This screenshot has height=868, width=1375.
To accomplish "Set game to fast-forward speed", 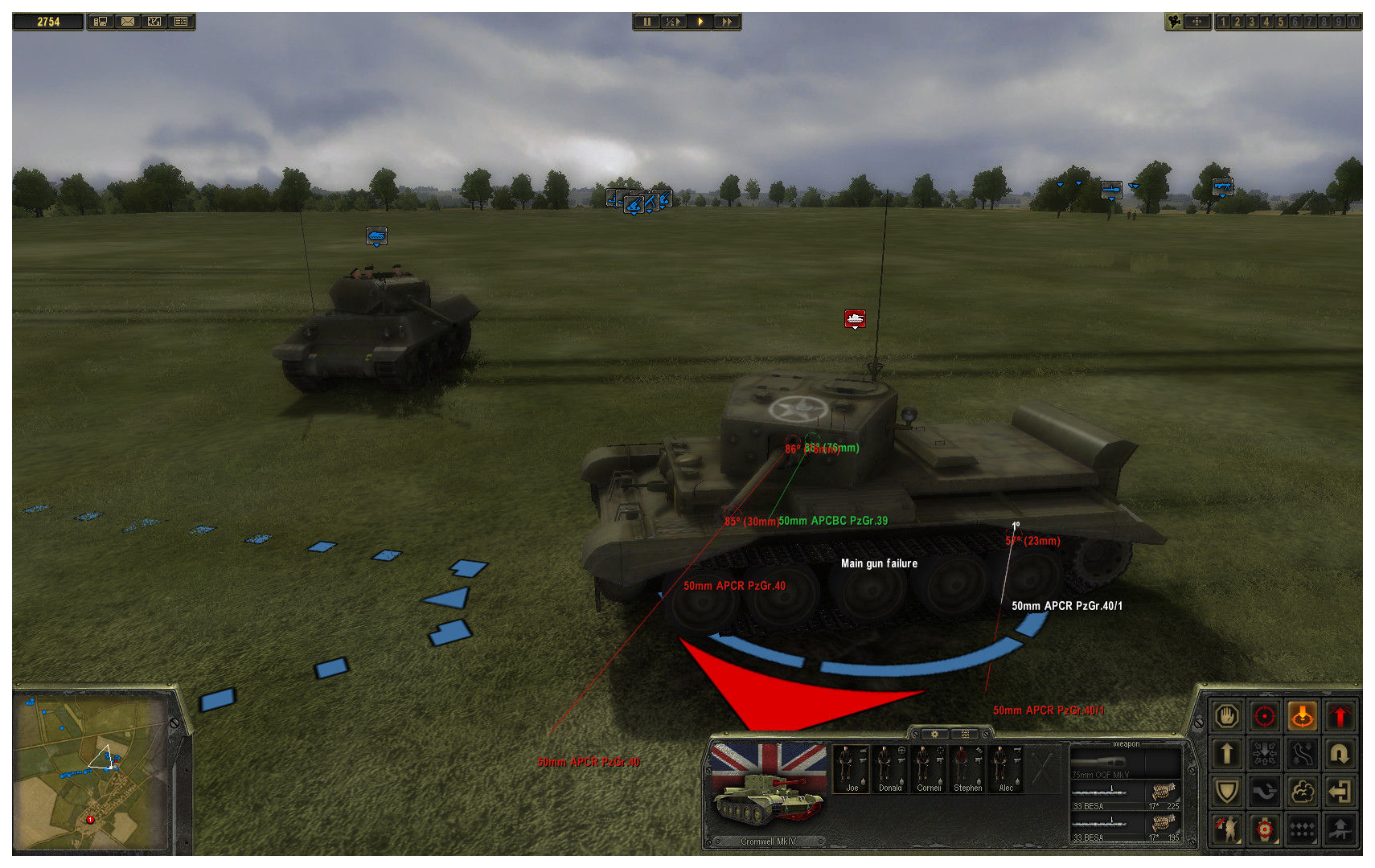I will point(727,22).
